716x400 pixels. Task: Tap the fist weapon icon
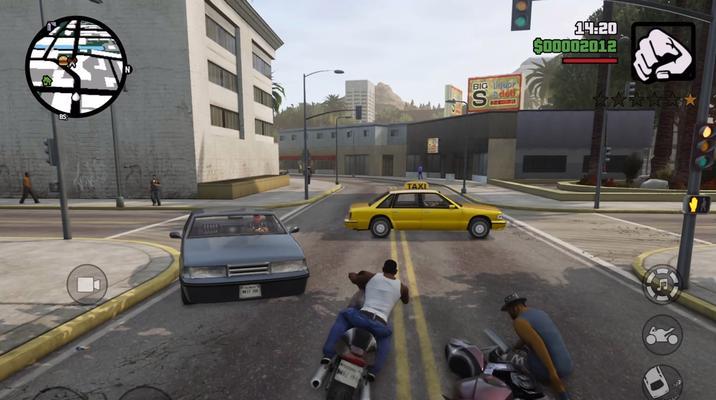point(662,52)
